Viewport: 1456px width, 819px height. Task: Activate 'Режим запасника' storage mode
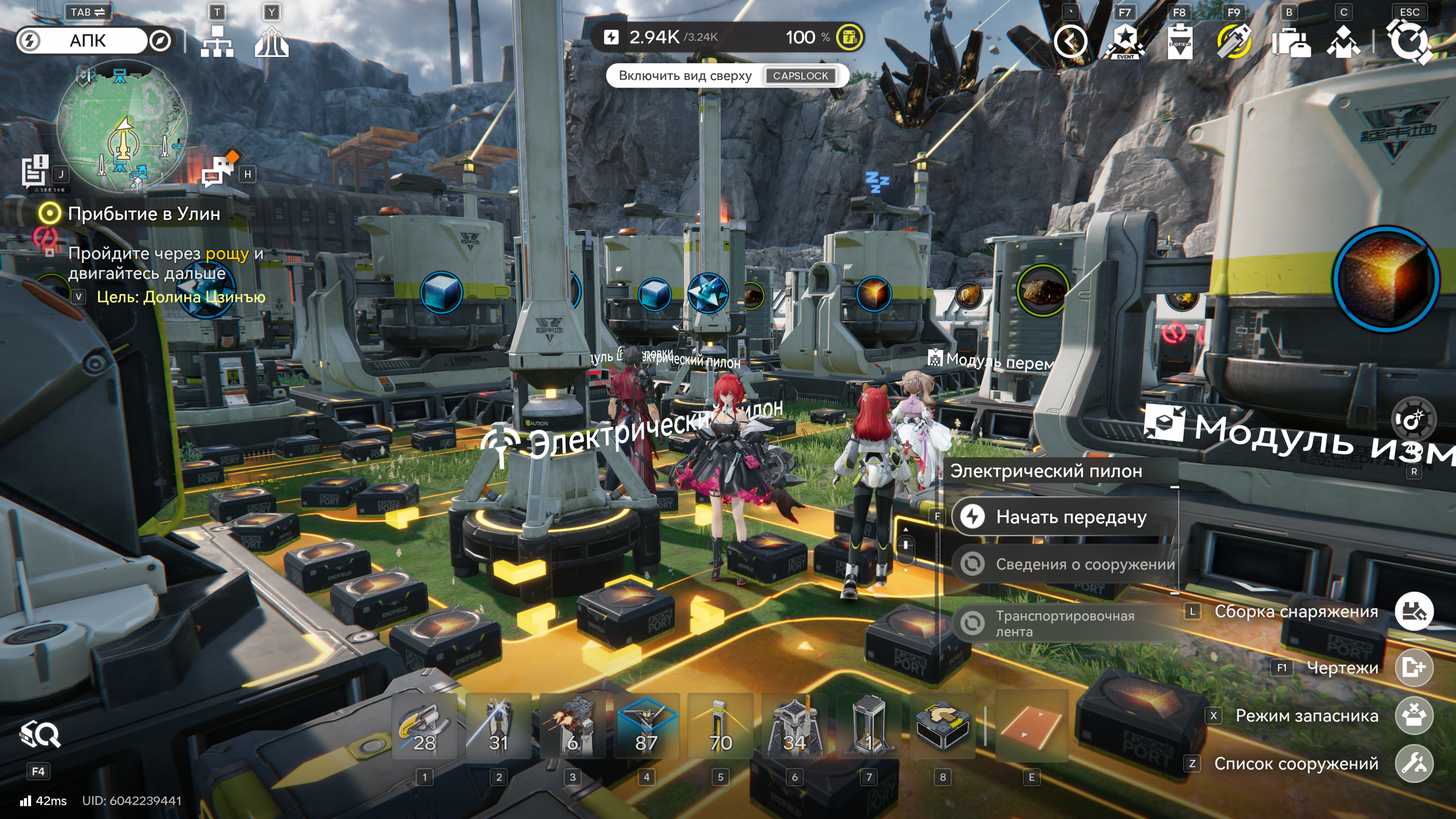pyautogui.click(x=1414, y=715)
